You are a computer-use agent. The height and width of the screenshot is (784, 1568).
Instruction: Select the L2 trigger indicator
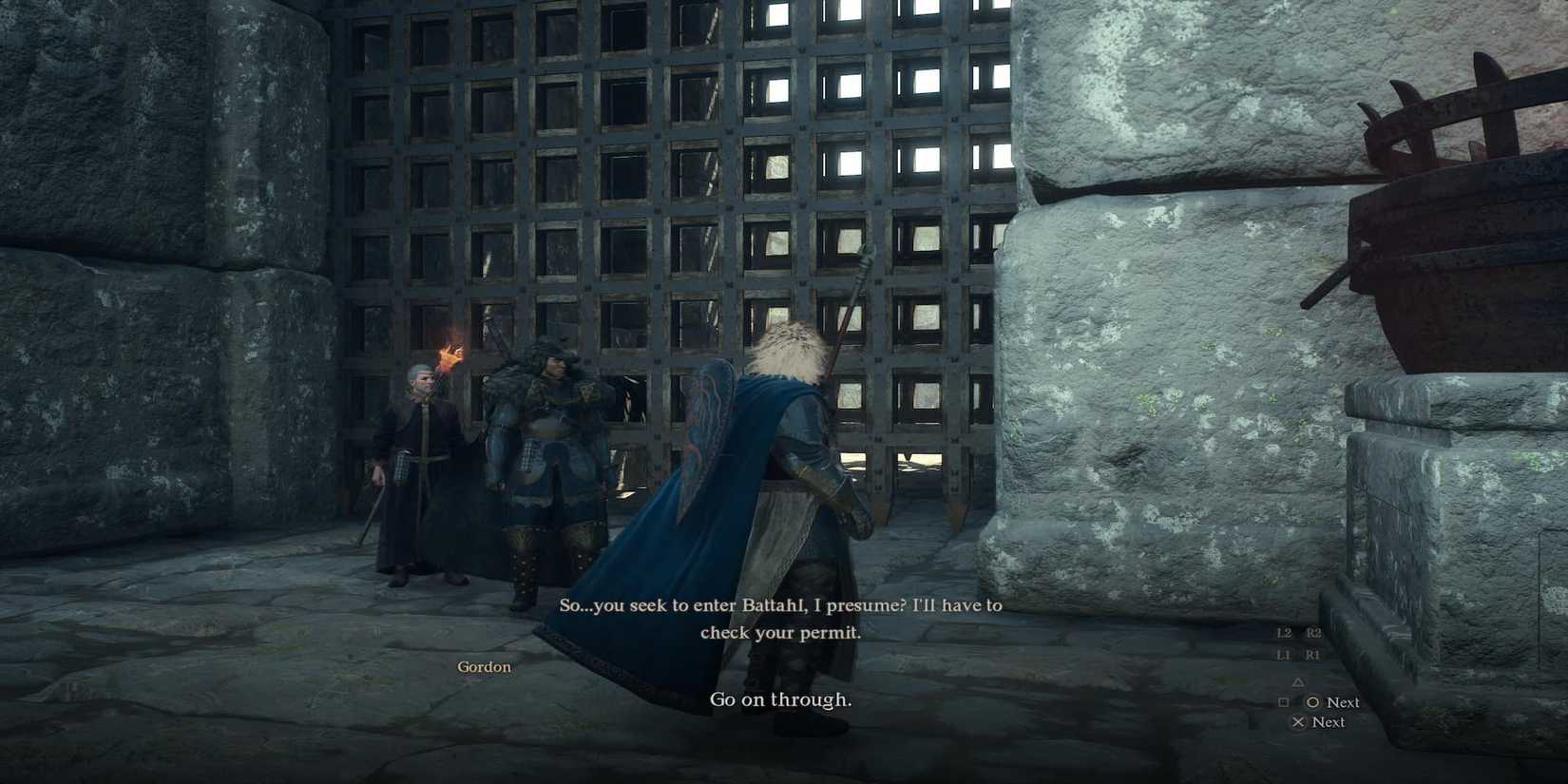[x=1287, y=633]
